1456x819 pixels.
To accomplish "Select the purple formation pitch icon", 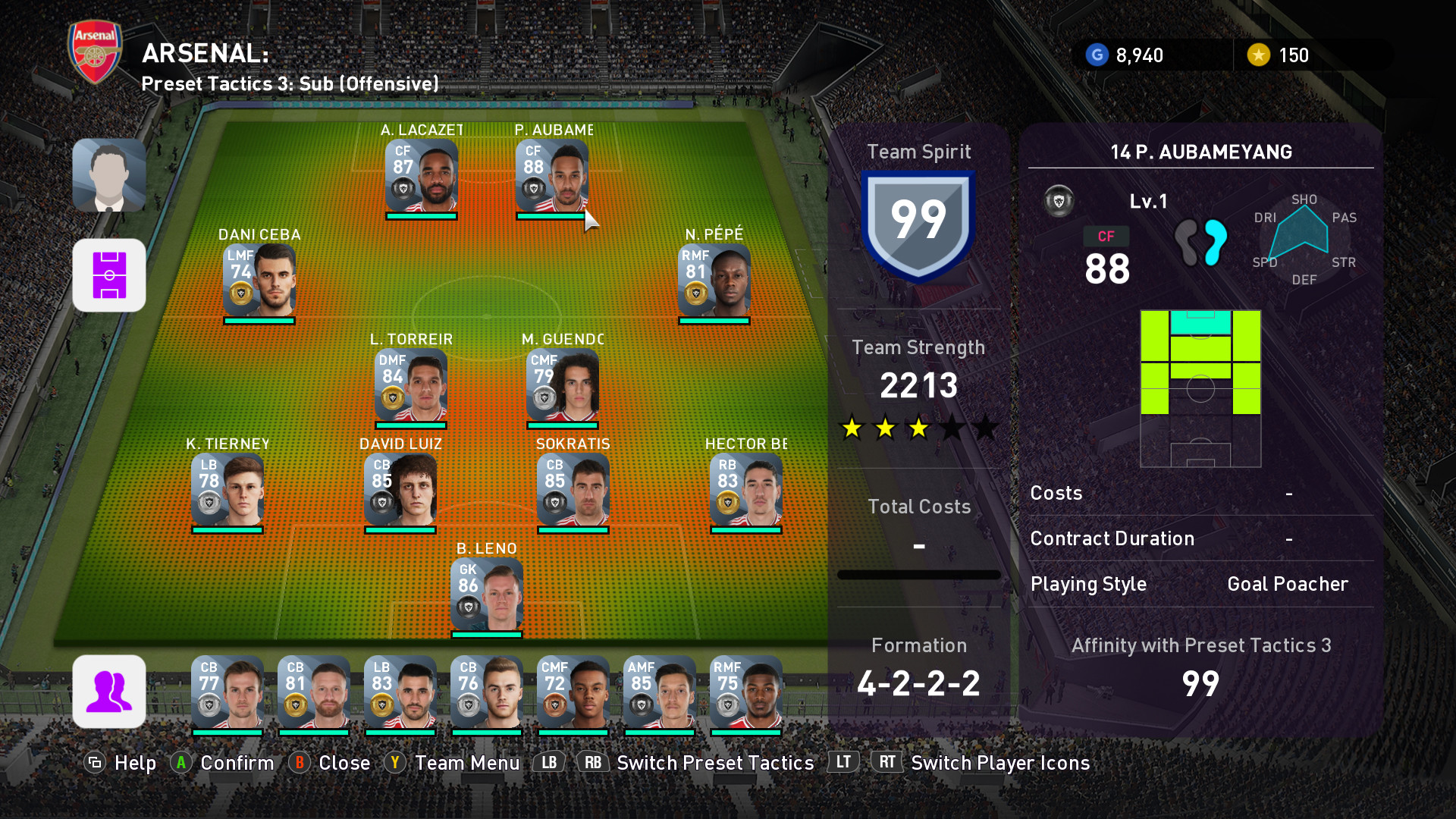I will 109,275.
